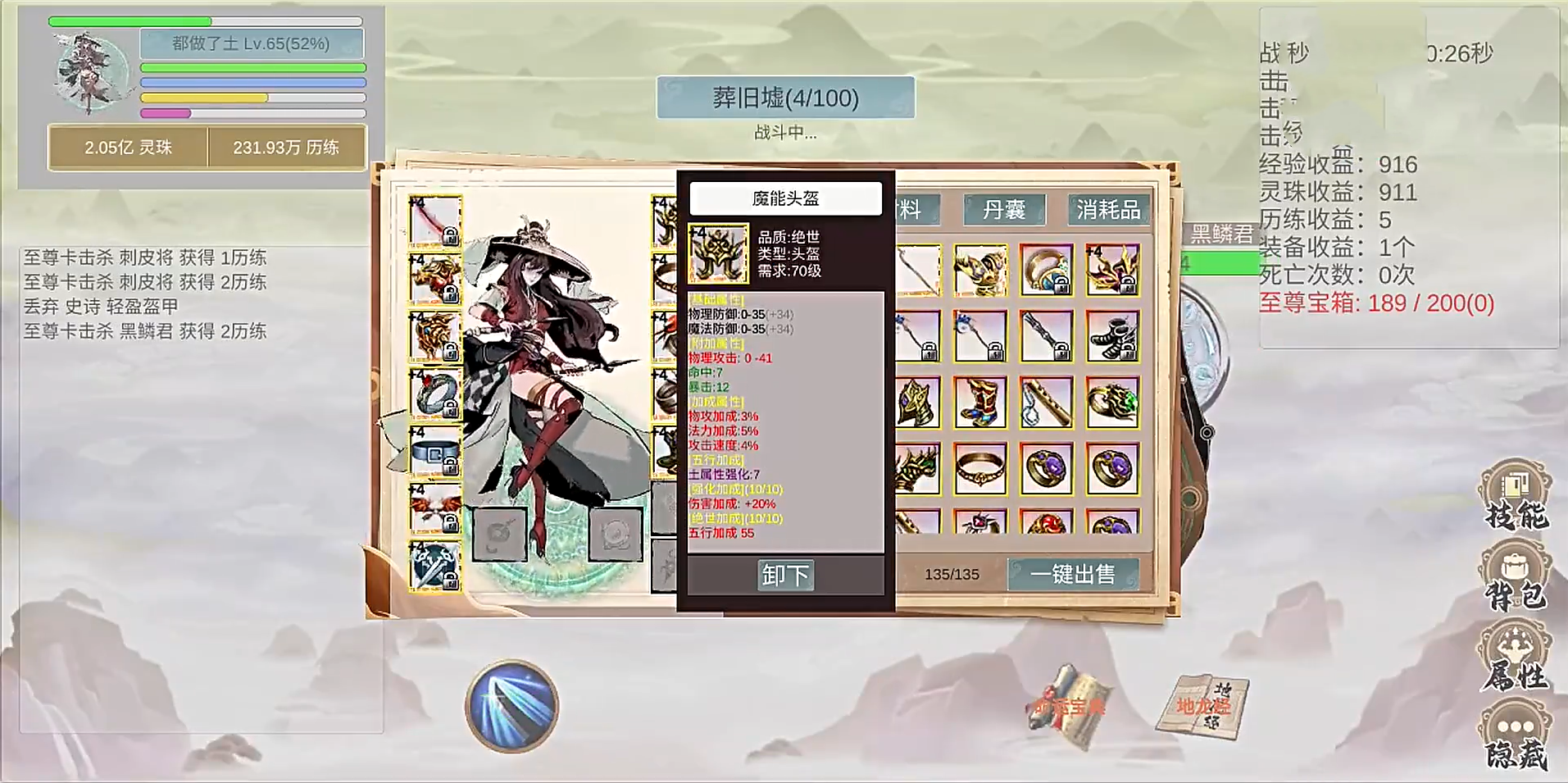Select the purple ring item in inventory
Image resolution: width=1568 pixels, height=783 pixels.
point(1048,470)
